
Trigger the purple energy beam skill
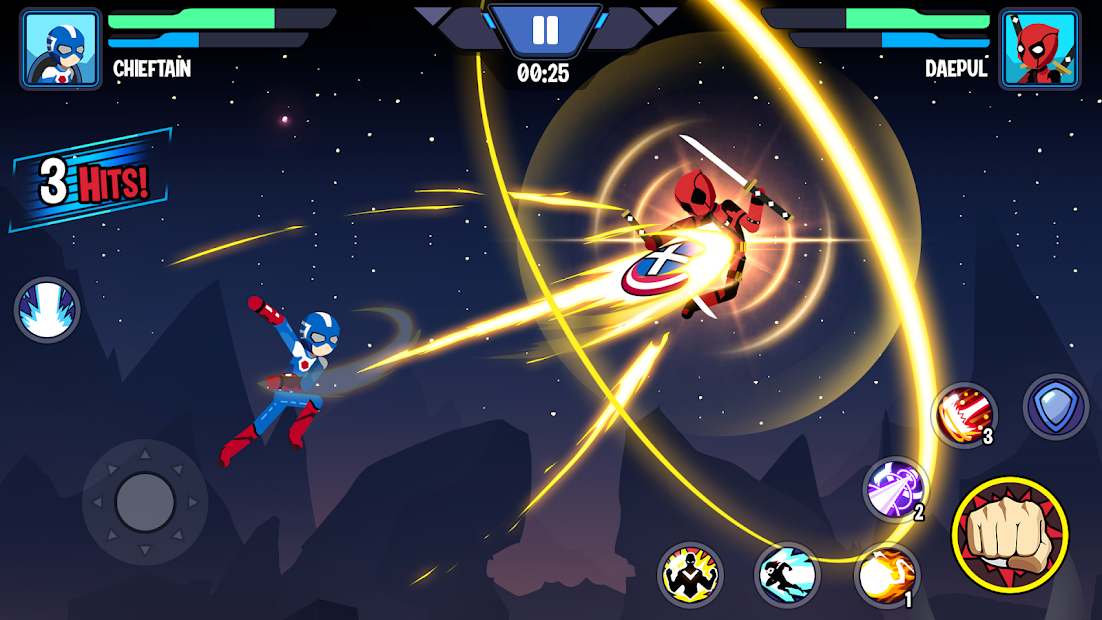point(895,490)
